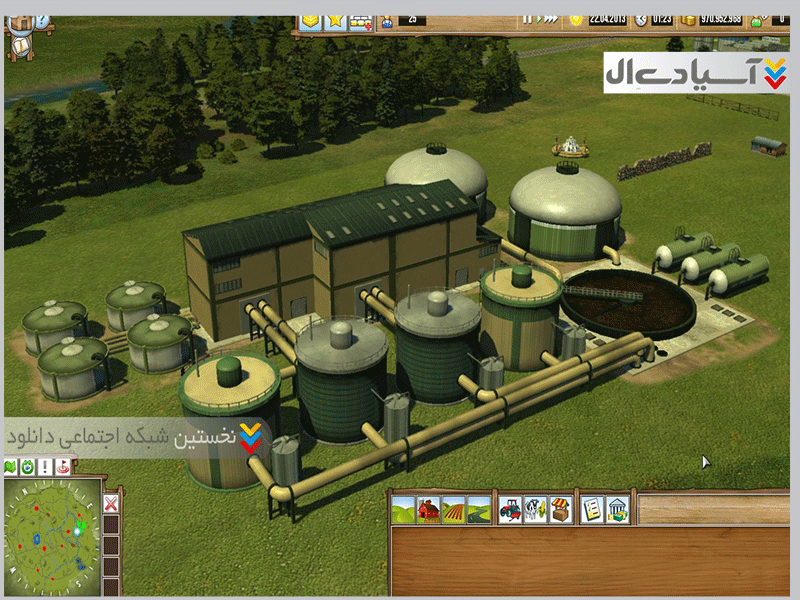The width and height of the screenshot is (800, 600).
Task: Choose the road building category
Action: [479, 509]
